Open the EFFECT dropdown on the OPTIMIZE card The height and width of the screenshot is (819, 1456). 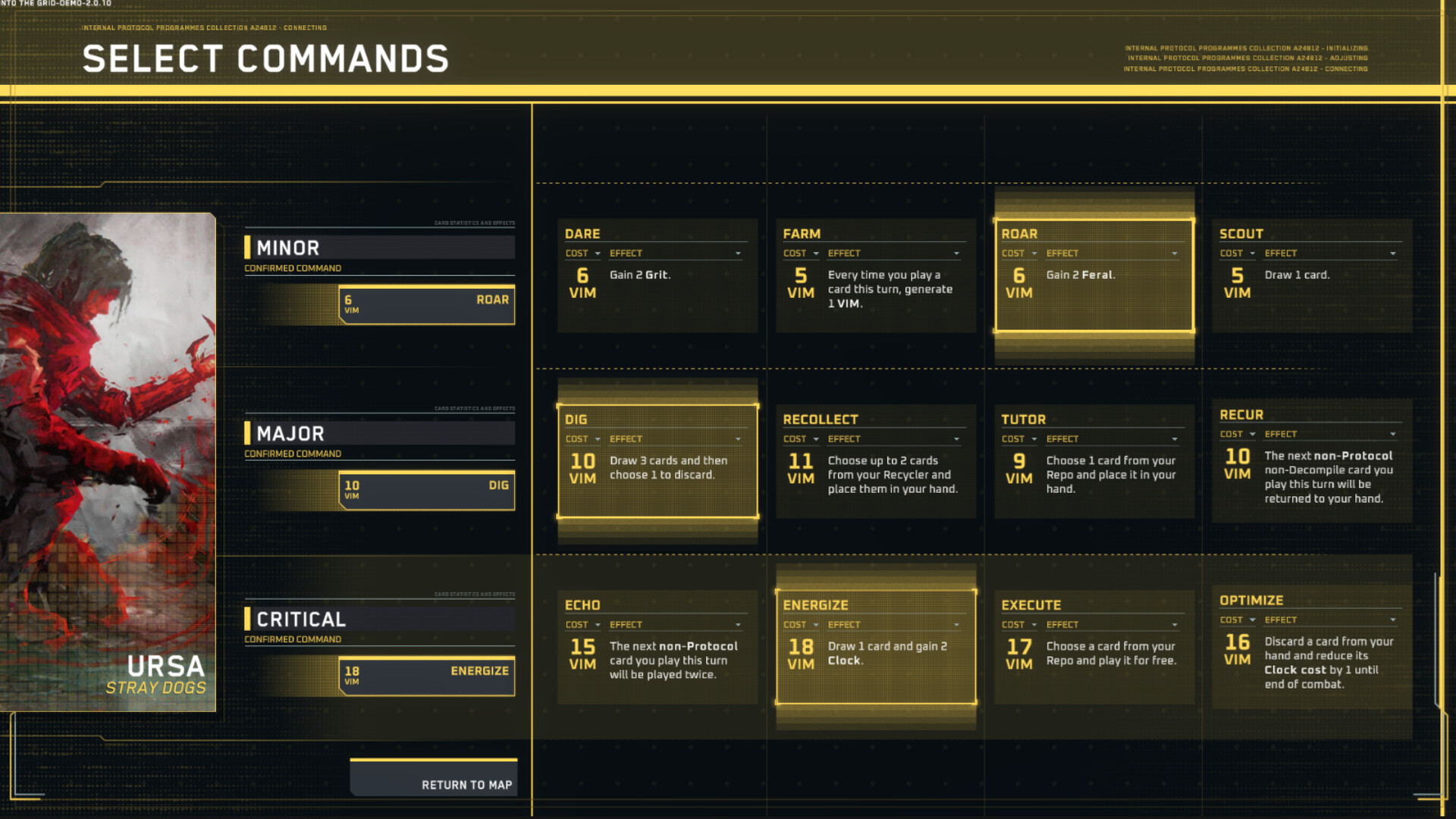(x=1394, y=620)
